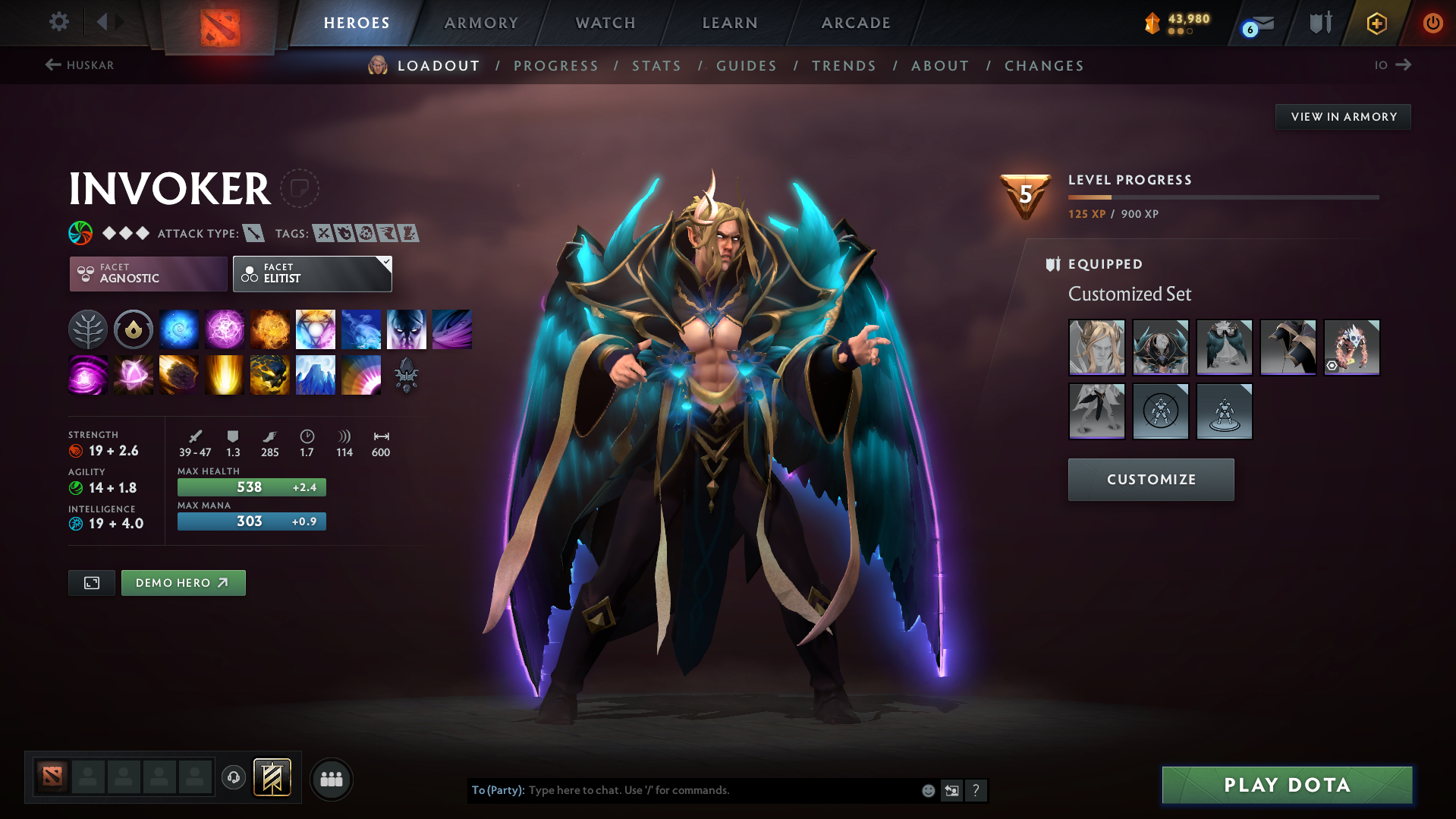This screenshot has width=1456, height=819.
Task: Open the WATCH menu
Action: (x=605, y=23)
